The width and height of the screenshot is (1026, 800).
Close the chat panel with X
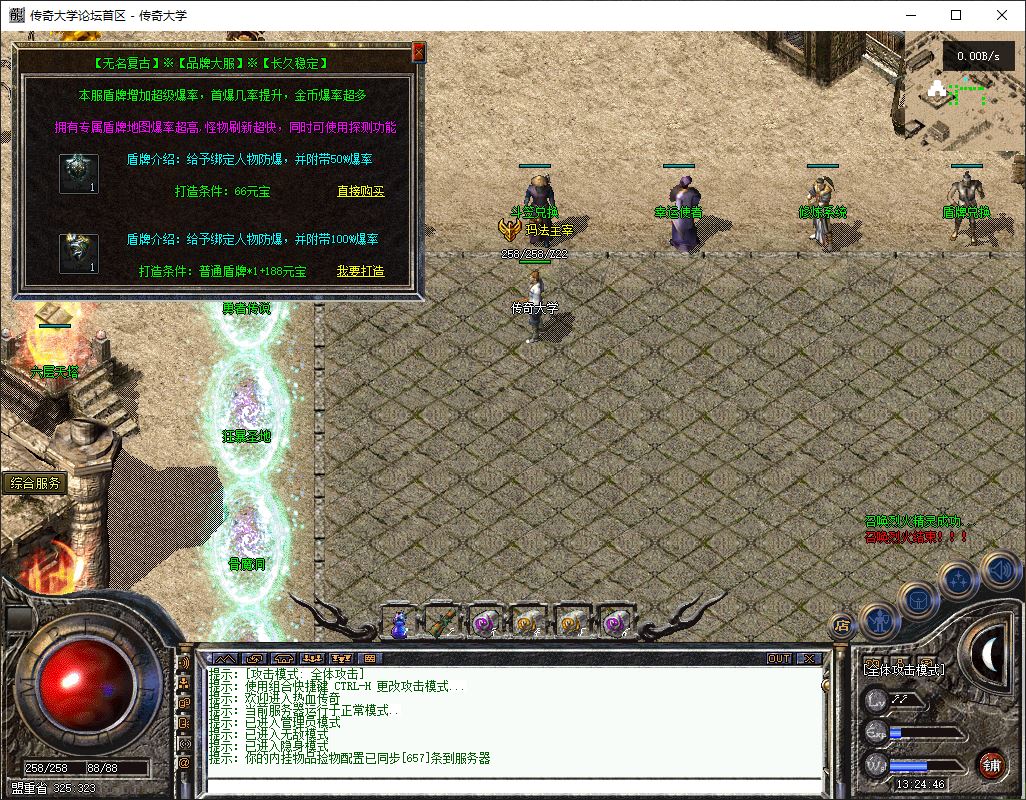coord(808,659)
